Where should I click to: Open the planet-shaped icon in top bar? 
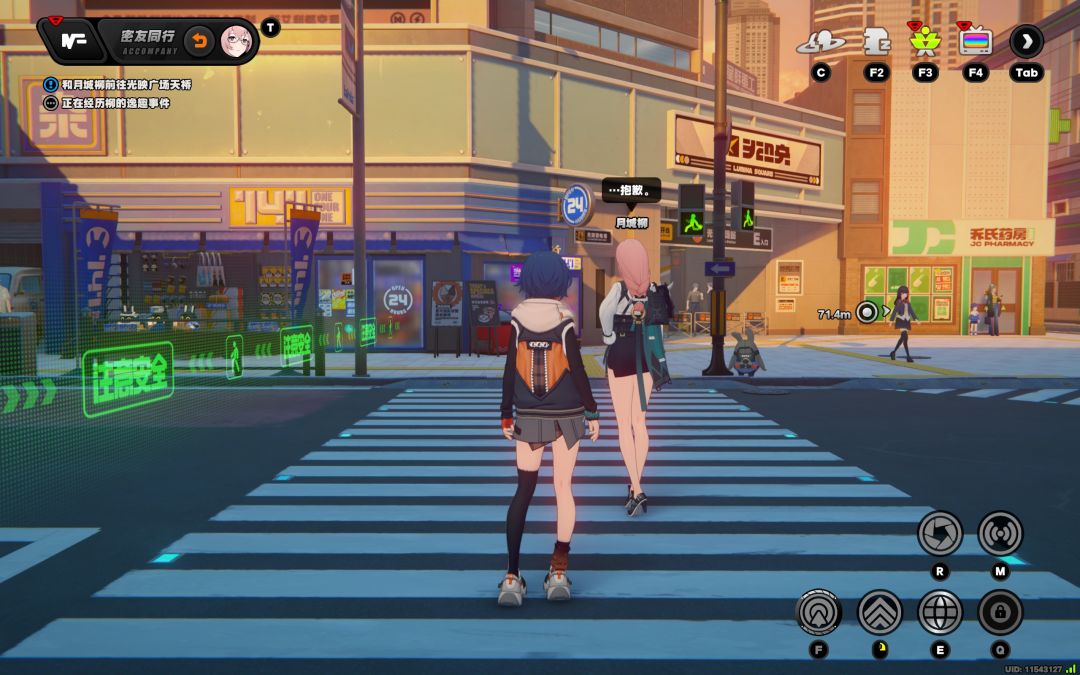pos(820,42)
